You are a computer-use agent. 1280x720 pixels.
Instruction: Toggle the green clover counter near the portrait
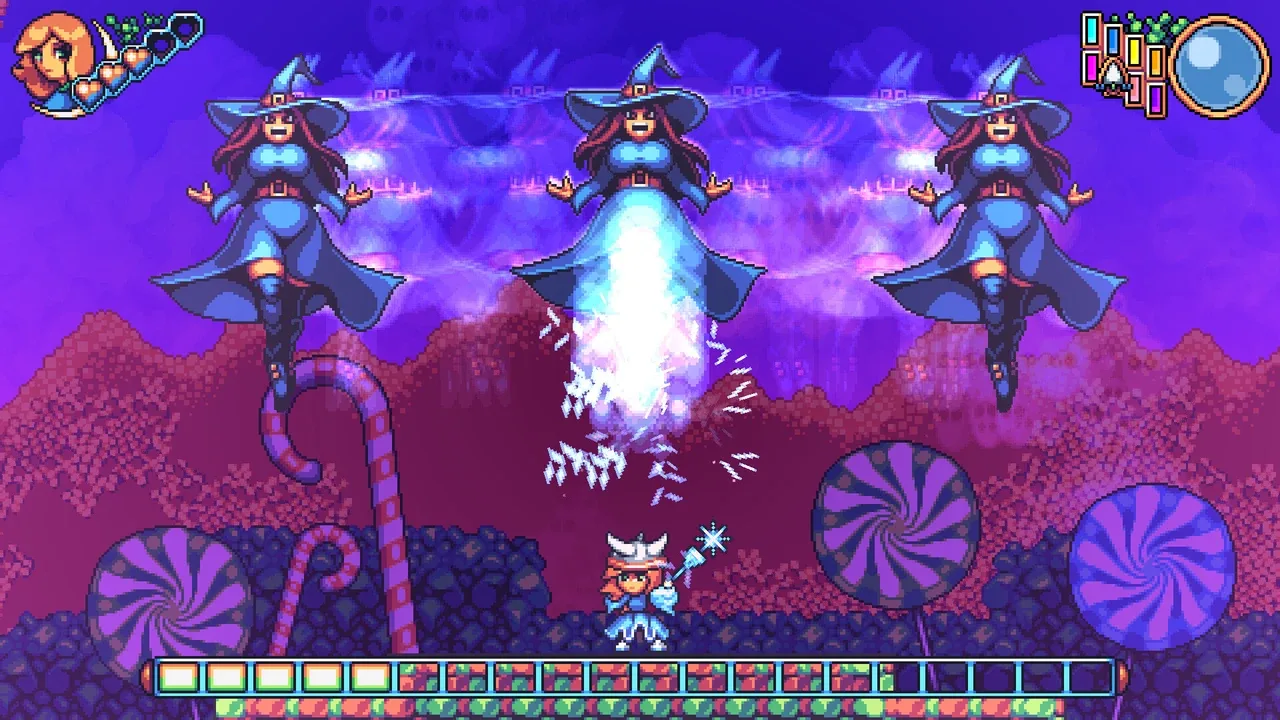124,25
